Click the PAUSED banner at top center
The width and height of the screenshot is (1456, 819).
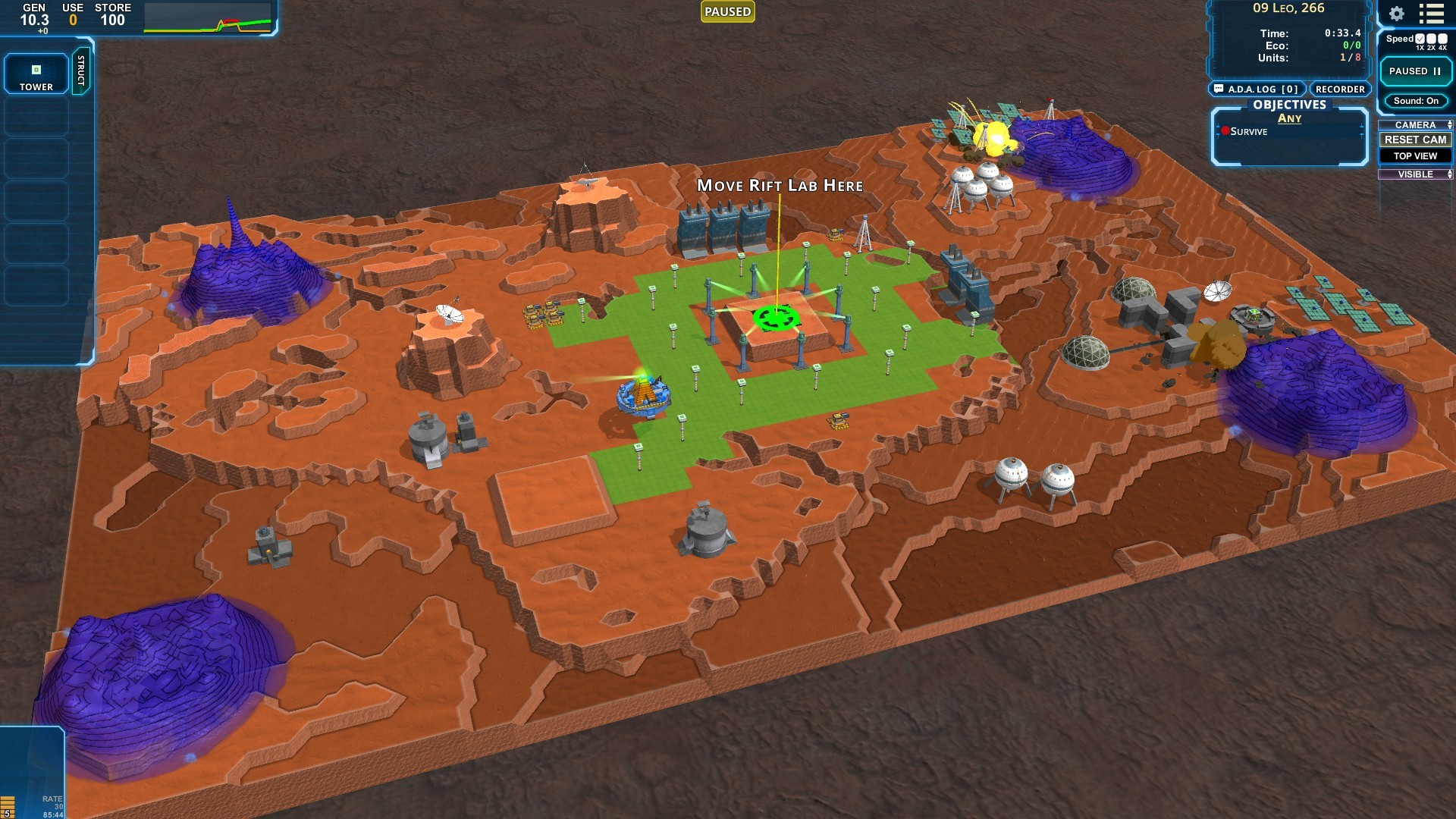coord(726,11)
